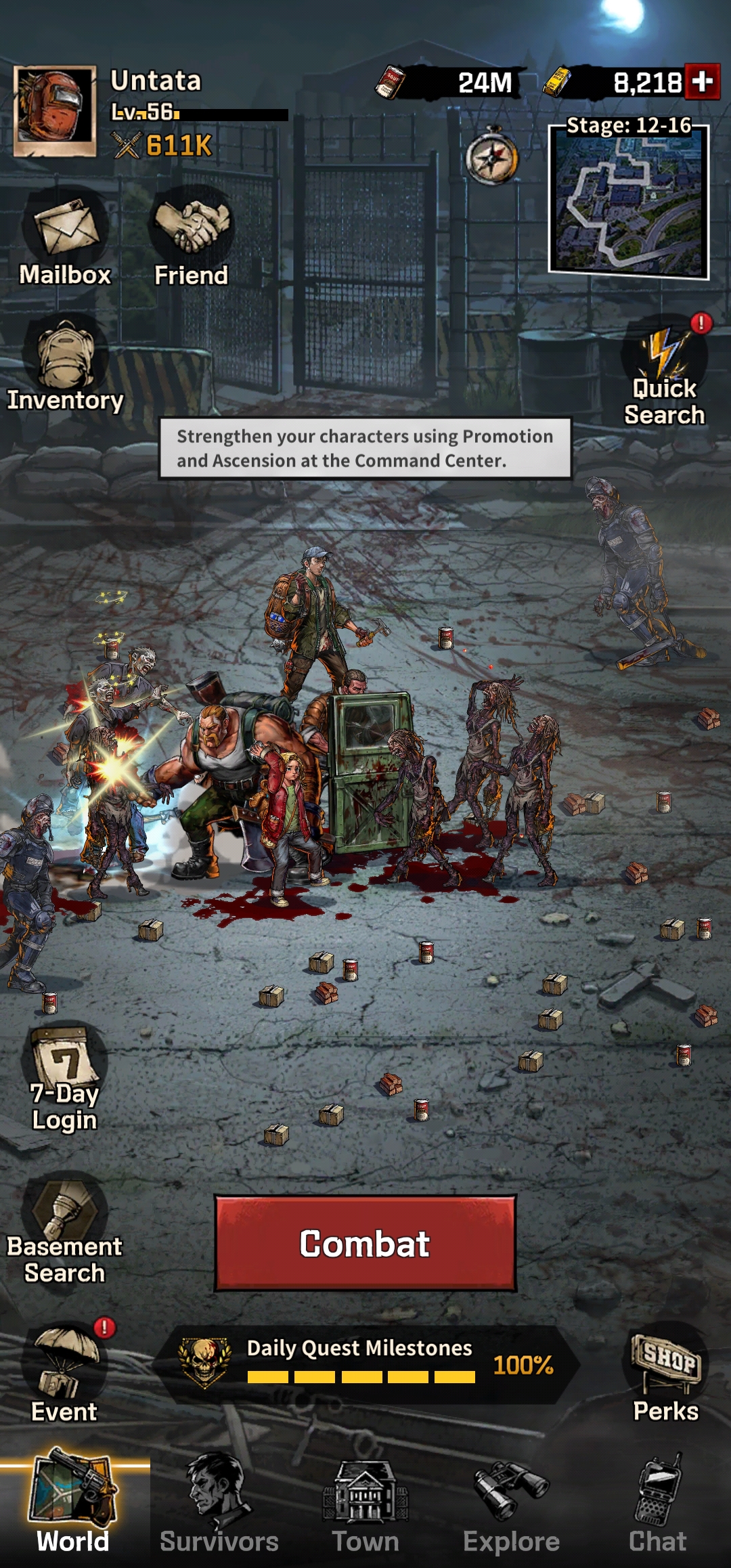View Untata's player profile portrait

[x=55, y=111]
